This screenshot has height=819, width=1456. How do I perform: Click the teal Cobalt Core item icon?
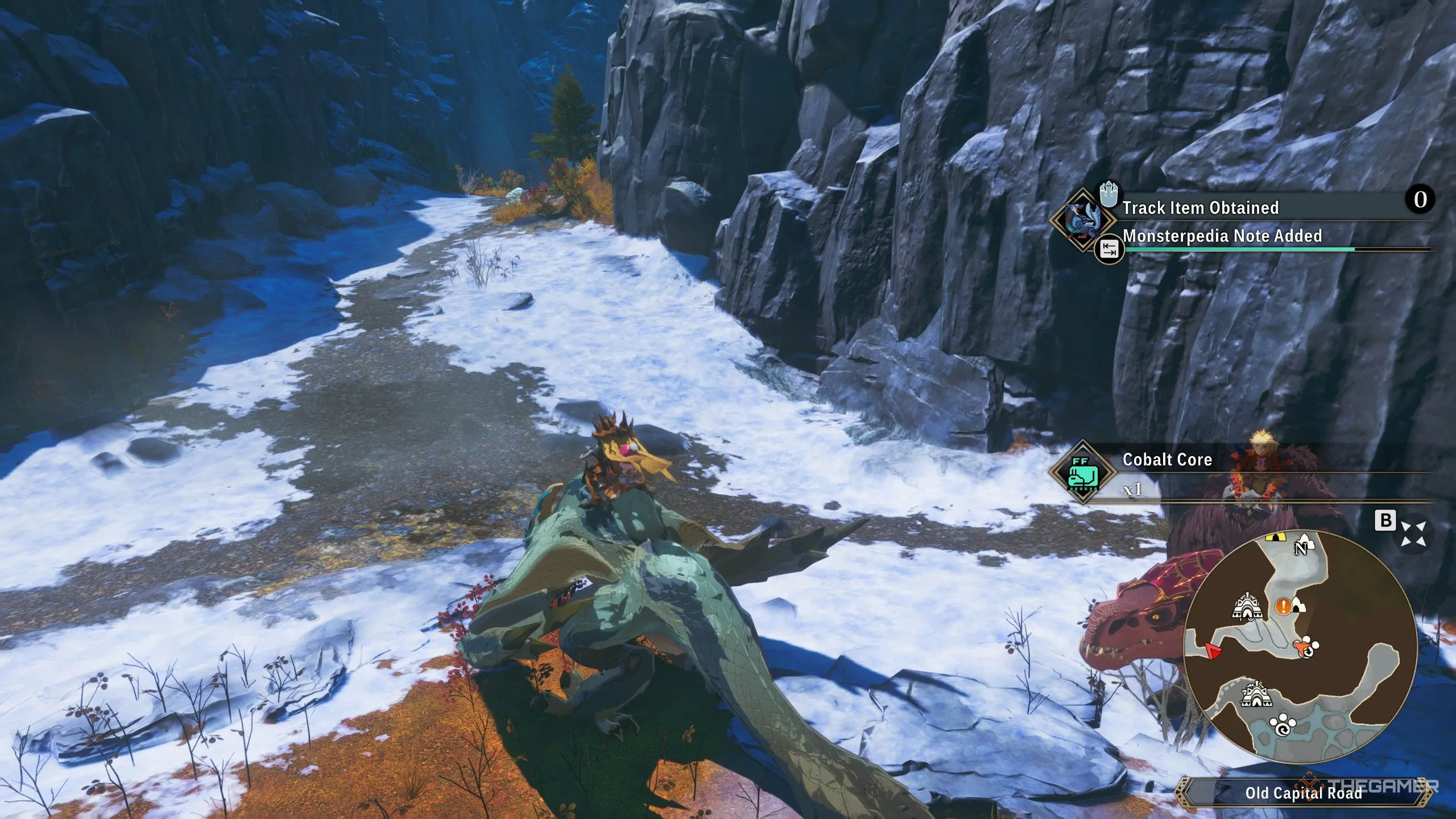pyautogui.click(x=1082, y=473)
